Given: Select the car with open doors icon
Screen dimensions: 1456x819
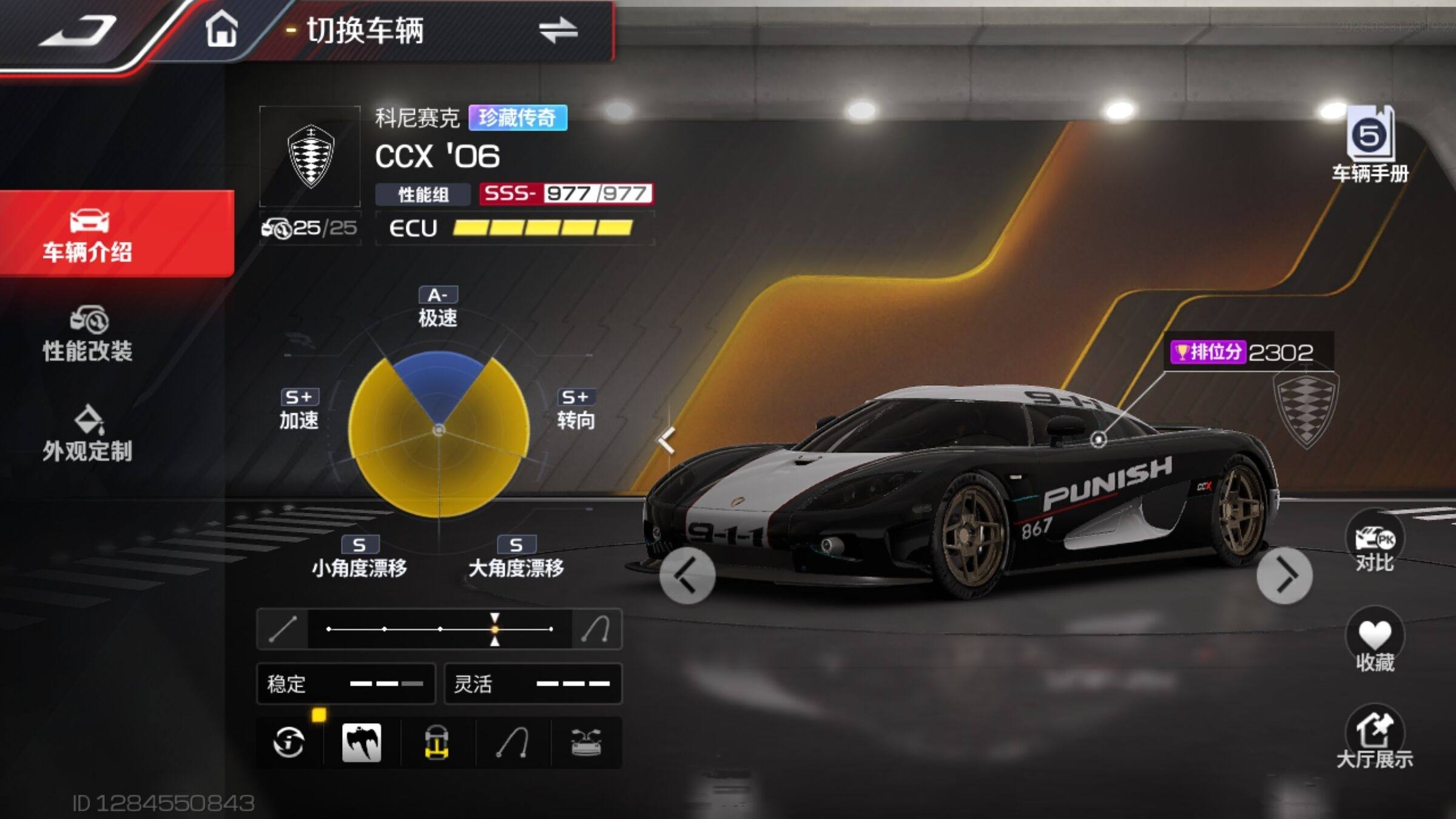Looking at the screenshot, I should (586, 743).
